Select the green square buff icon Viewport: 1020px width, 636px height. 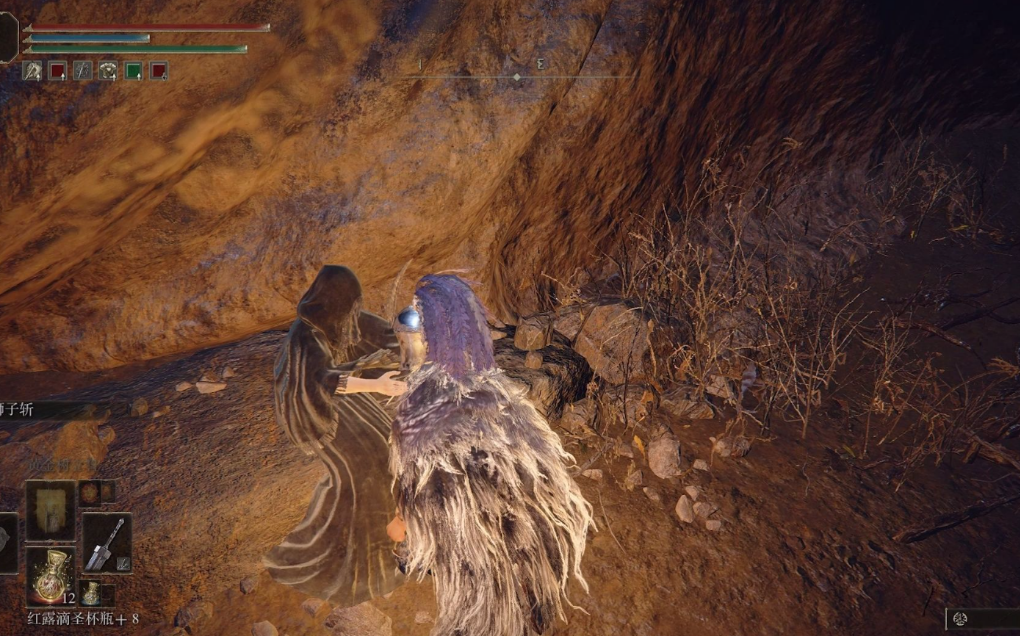pyautogui.click(x=133, y=71)
